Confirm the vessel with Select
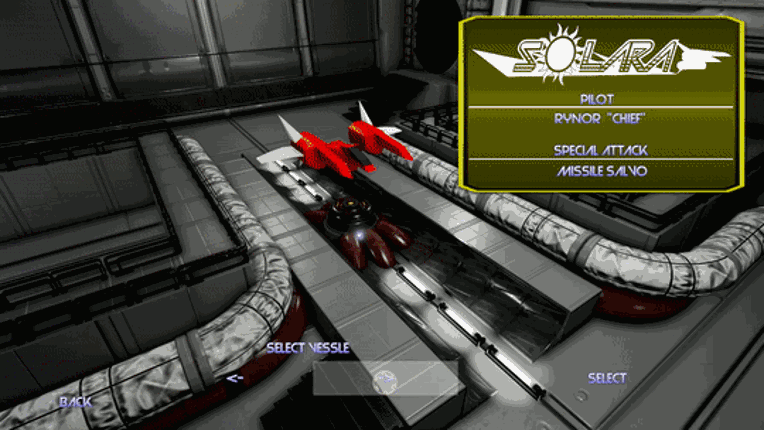The height and width of the screenshot is (430, 764). [607, 378]
